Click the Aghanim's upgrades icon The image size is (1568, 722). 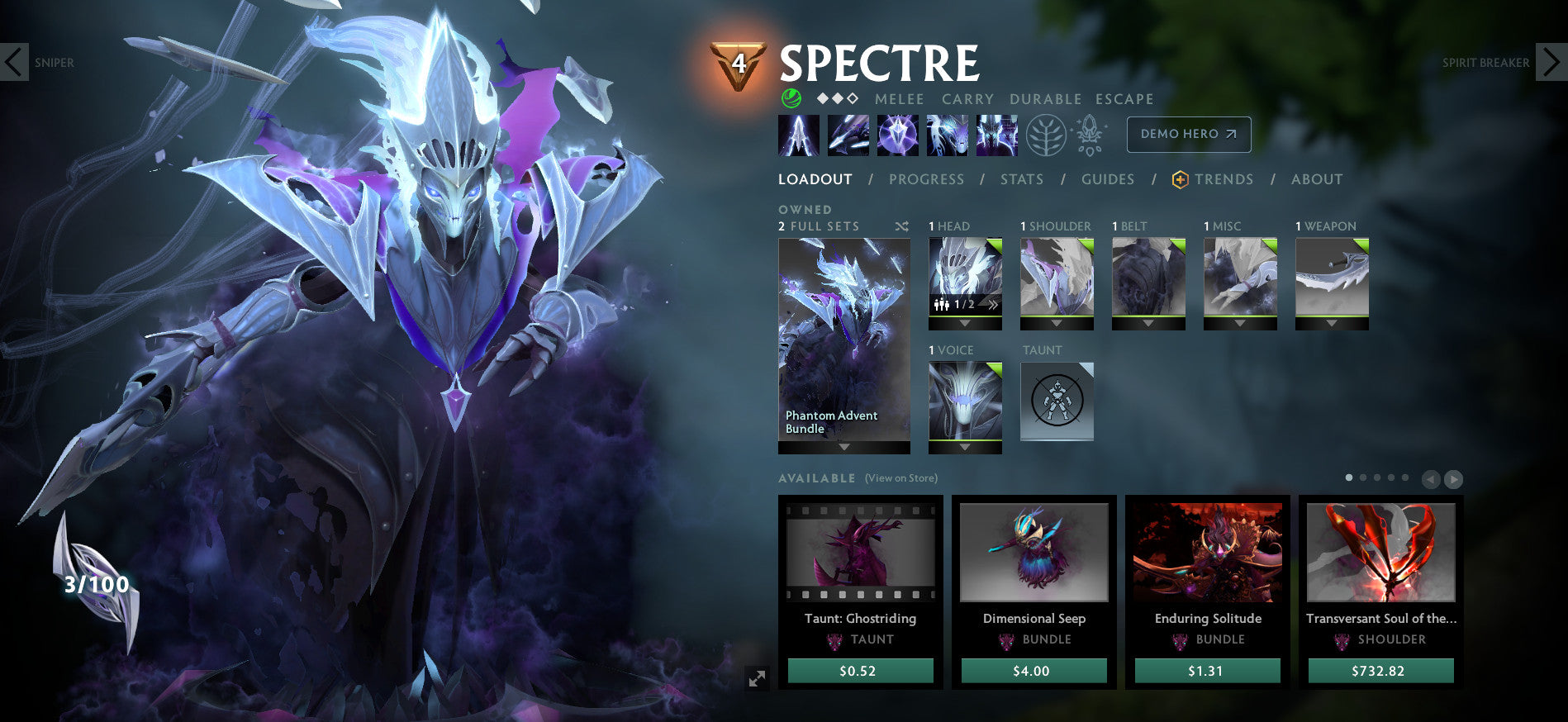click(1090, 135)
